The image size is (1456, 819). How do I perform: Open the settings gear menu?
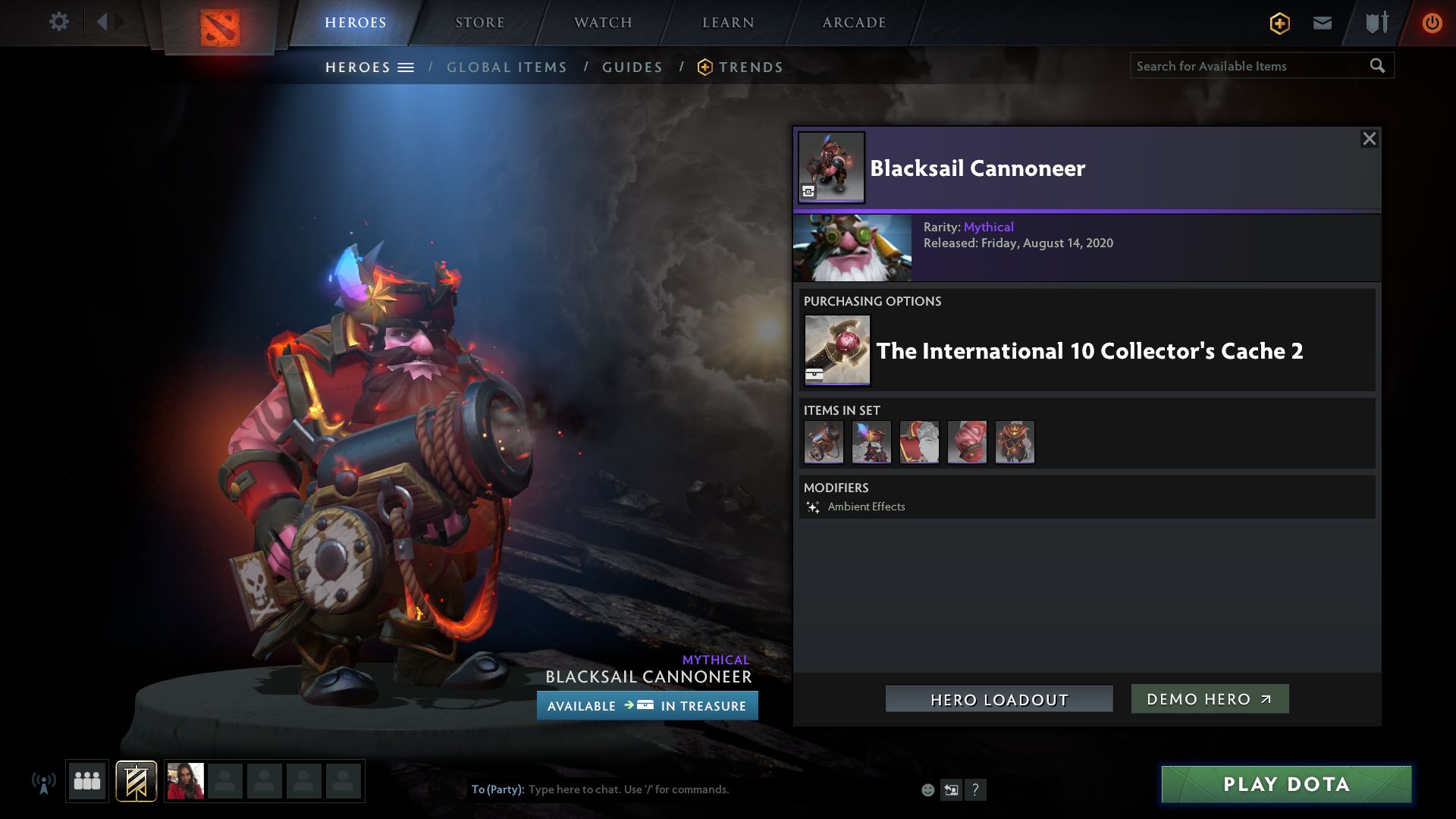pyautogui.click(x=58, y=22)
